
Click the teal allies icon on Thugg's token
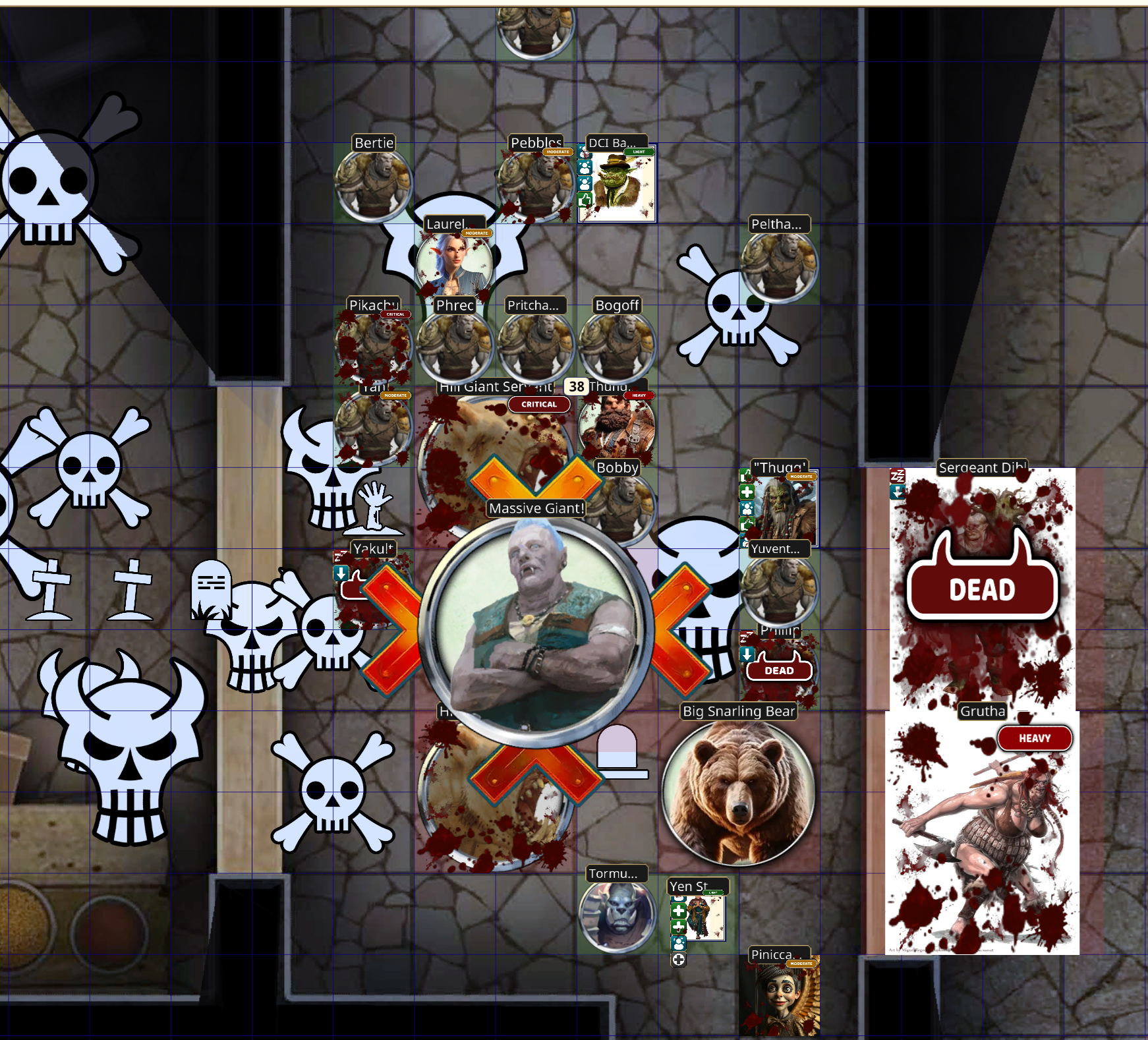click(x=747, y=508)
